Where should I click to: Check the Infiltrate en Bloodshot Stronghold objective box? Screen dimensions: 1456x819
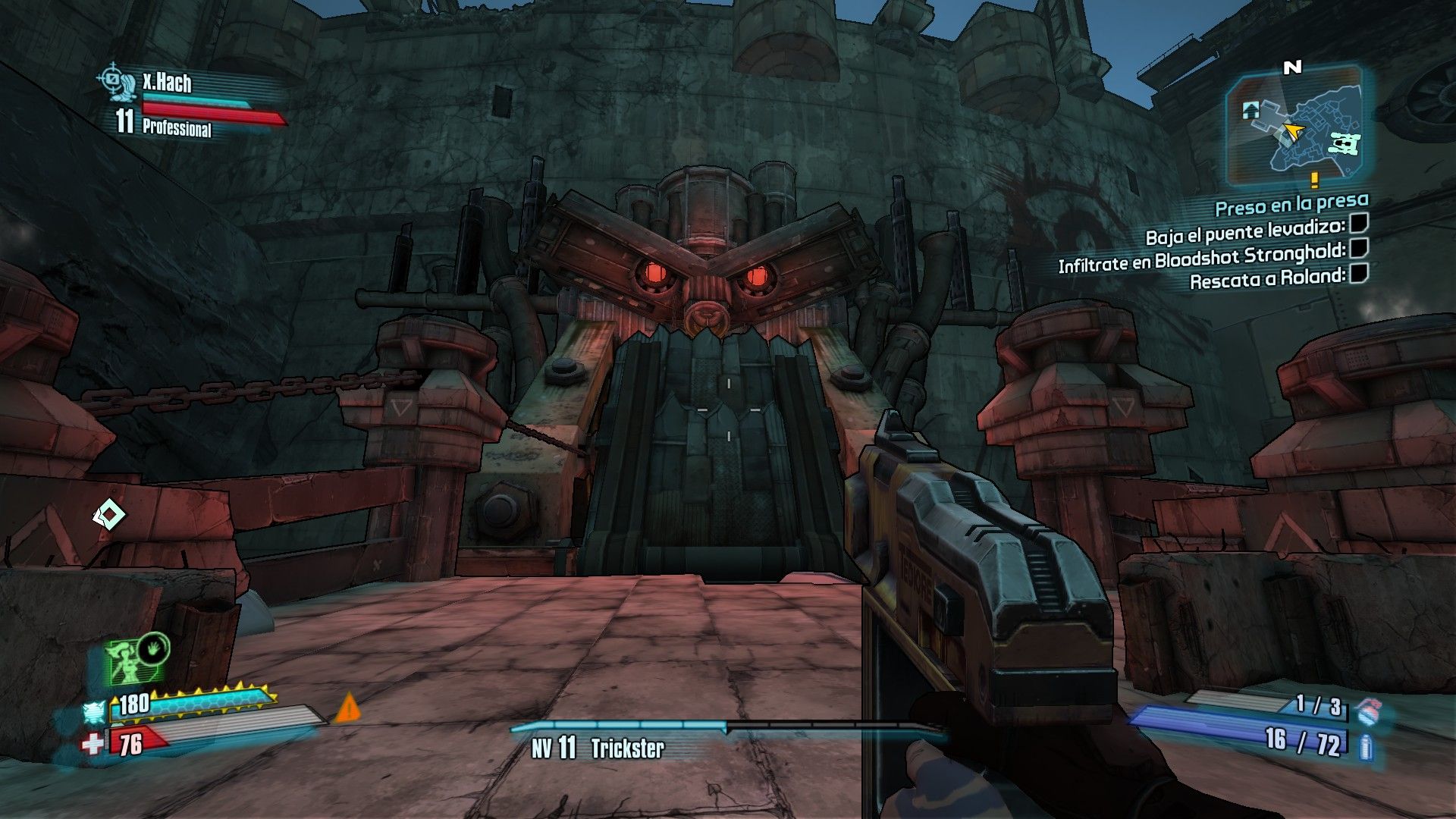1359,248
